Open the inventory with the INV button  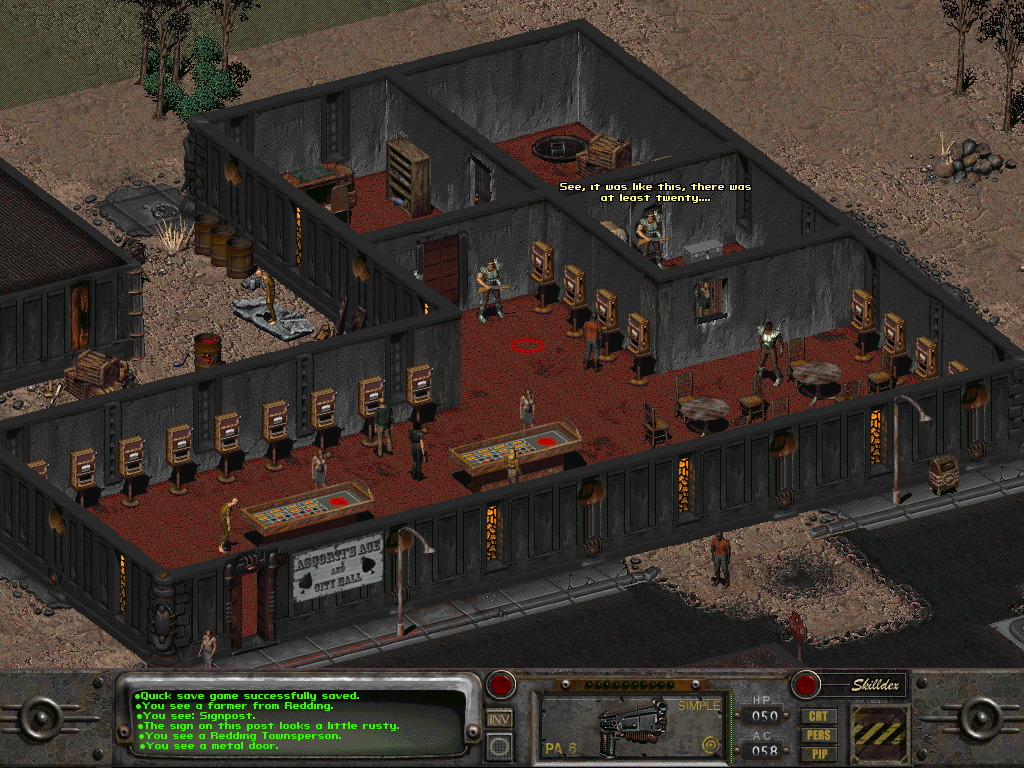pyautogui.click(x=500, y=717)
